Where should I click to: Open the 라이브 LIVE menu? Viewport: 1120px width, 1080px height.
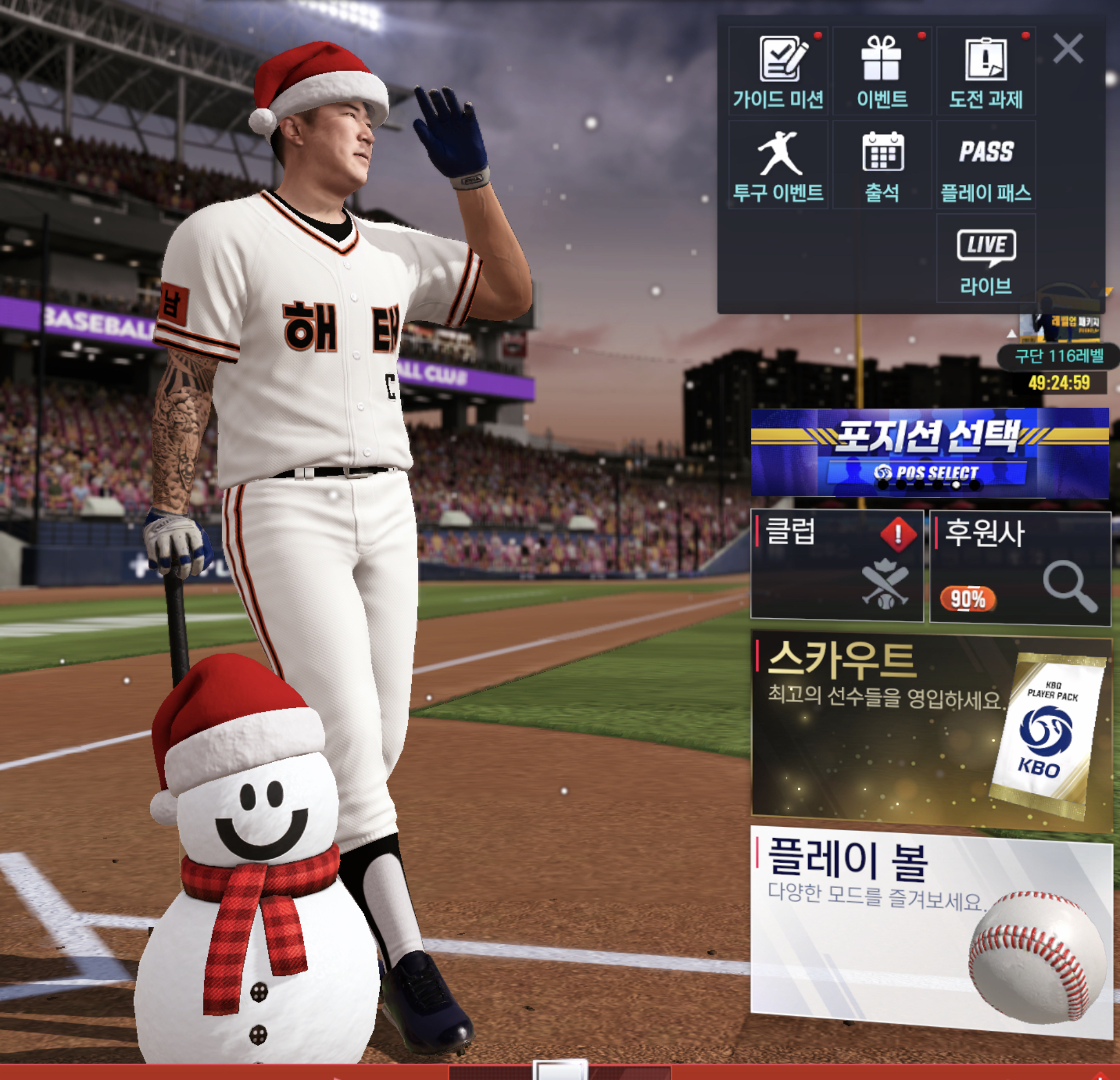[x=985, y=258]
